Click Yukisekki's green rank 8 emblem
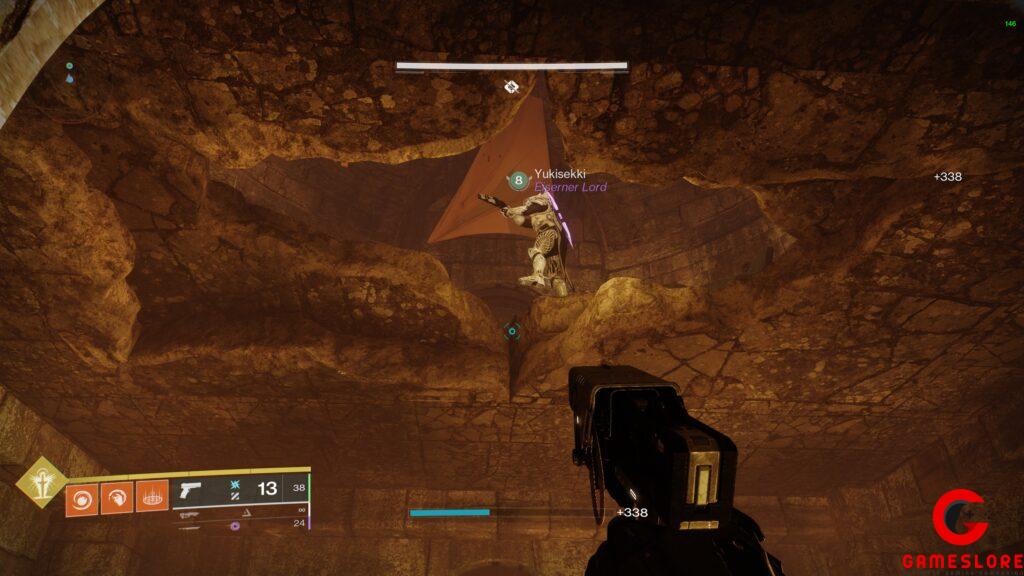1024x576 pixels. click(x=518, y=180)
